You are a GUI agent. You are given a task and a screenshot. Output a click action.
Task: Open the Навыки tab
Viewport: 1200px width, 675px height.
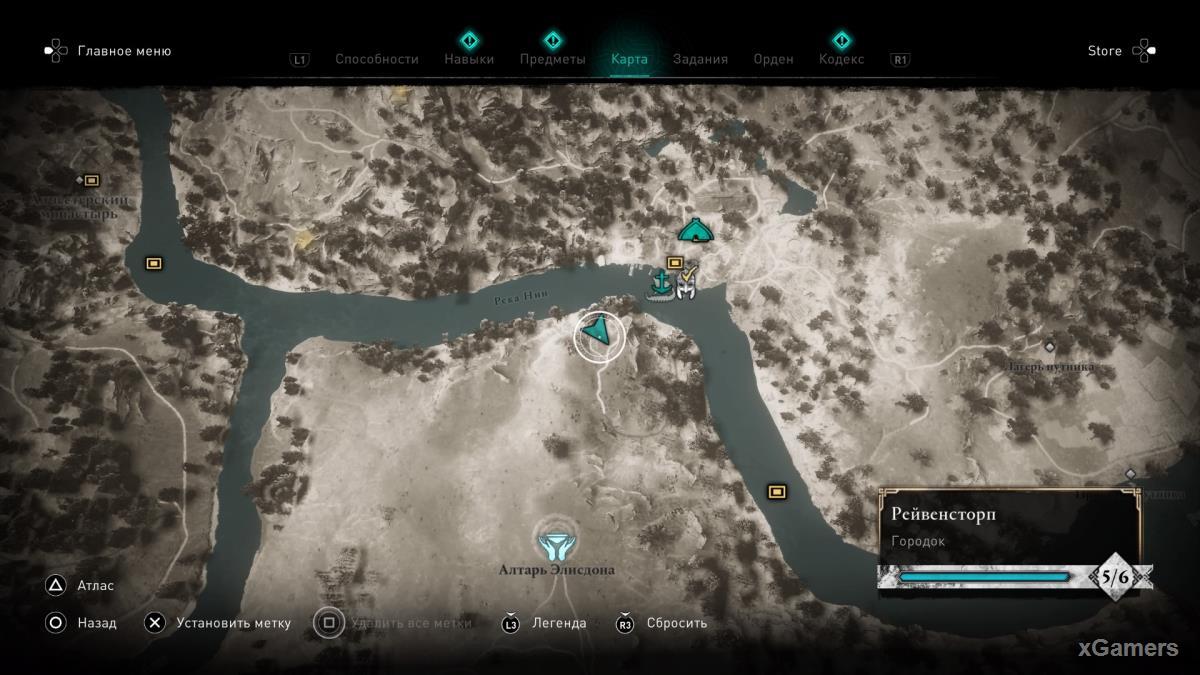pos(469,59)
